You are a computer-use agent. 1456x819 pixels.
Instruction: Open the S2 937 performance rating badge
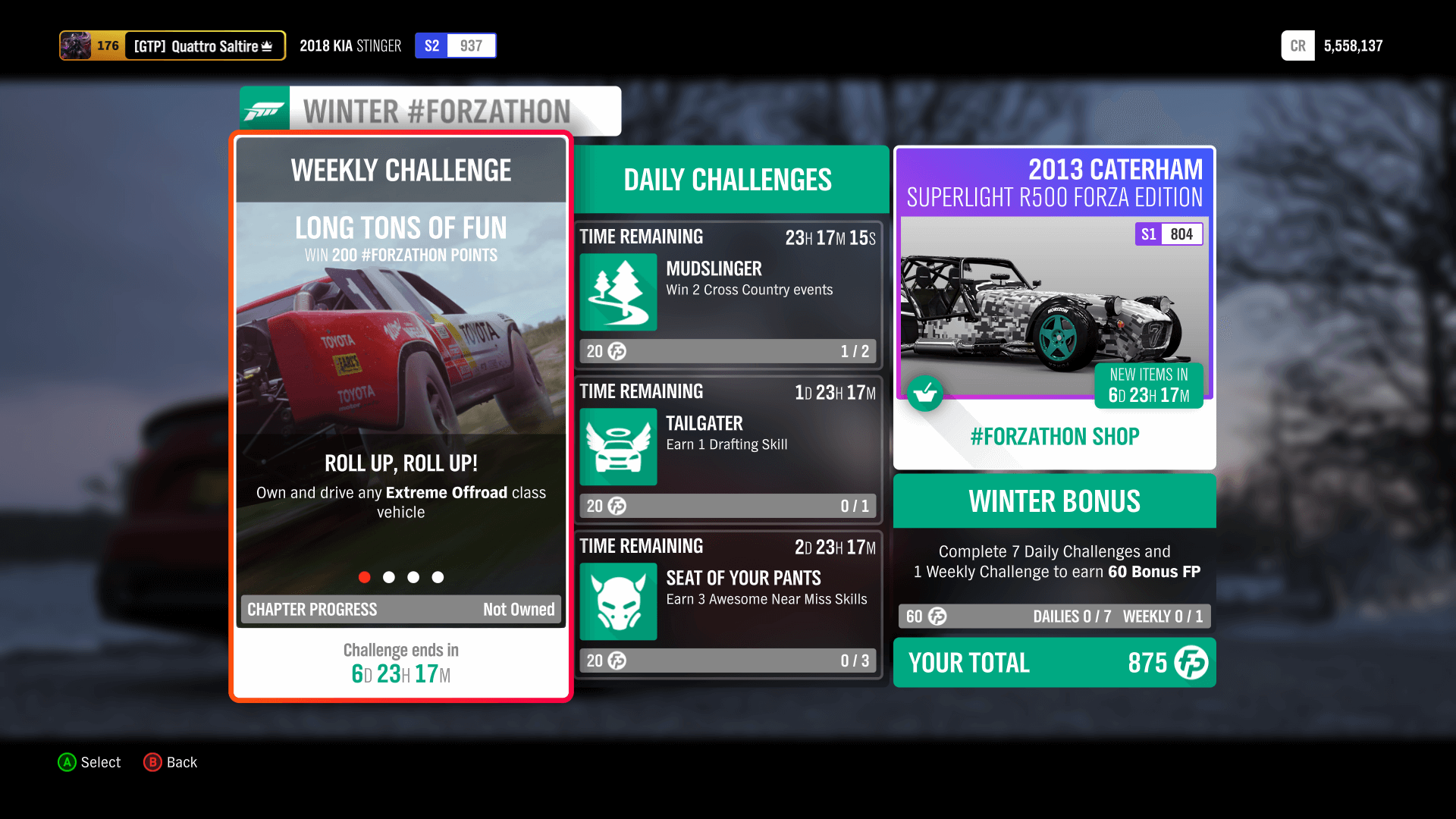pyautogui.click(x=455, y=45)
